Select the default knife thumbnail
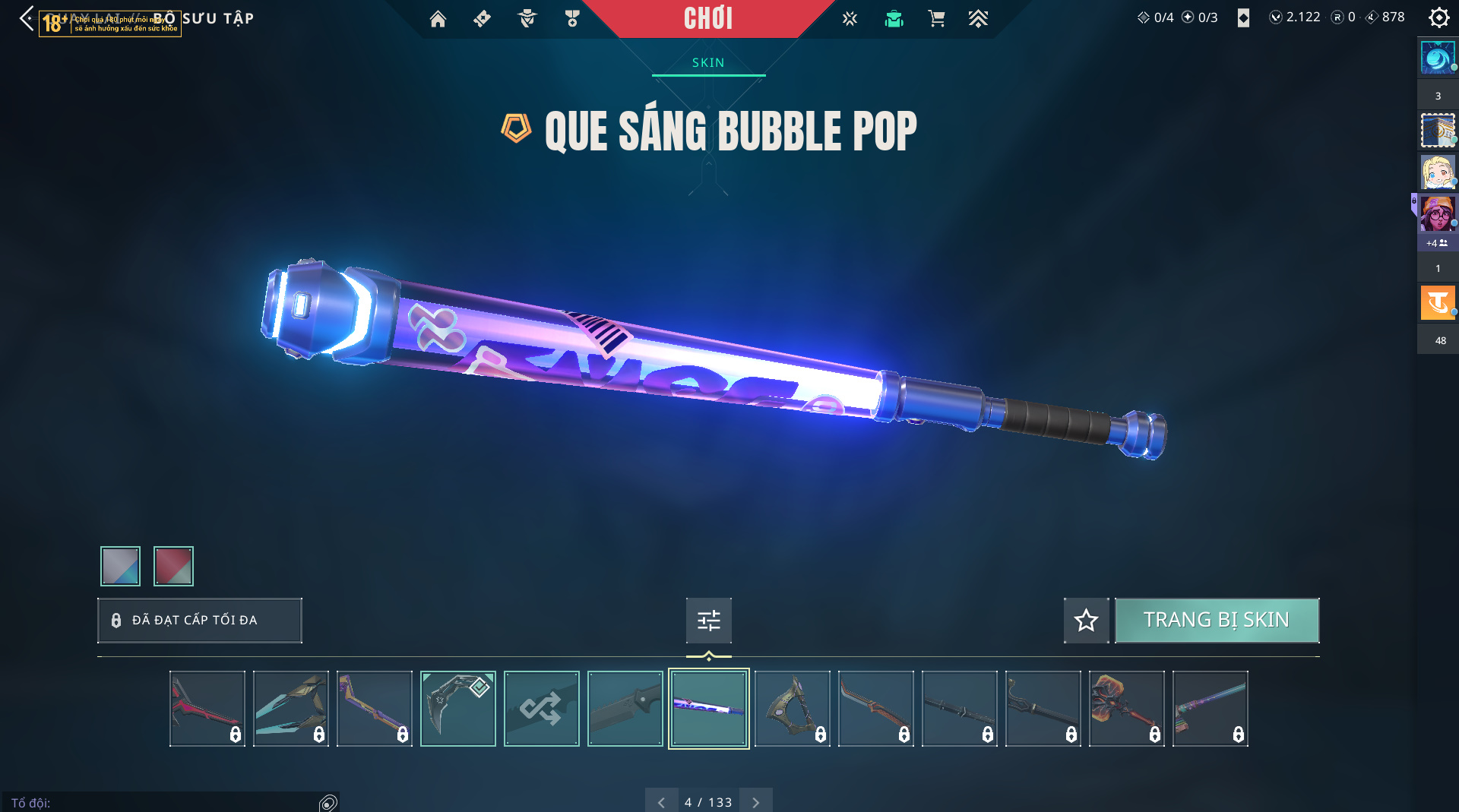Viewport: 1459px width, 812px height. (x=625, y=709)
